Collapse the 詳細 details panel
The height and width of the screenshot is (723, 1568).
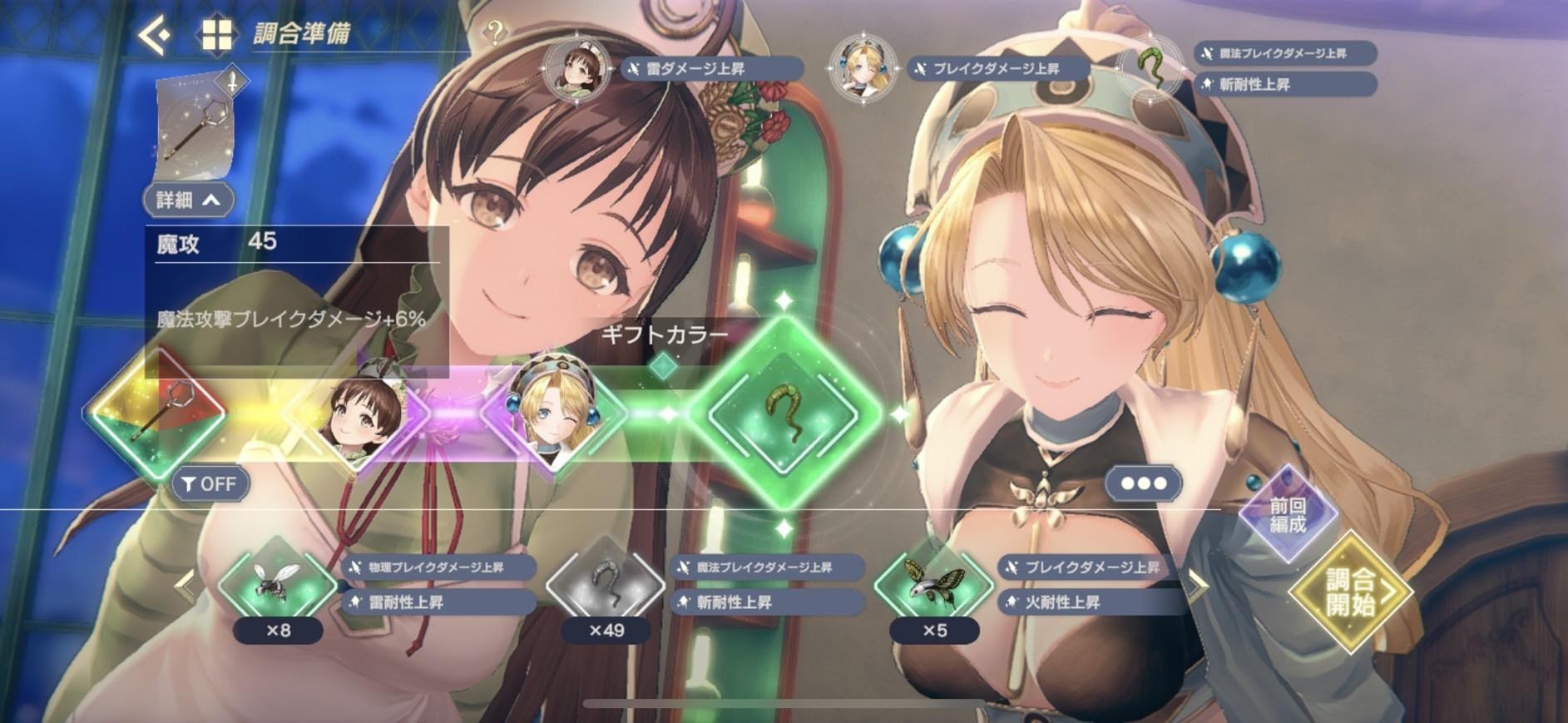point(189,200)
